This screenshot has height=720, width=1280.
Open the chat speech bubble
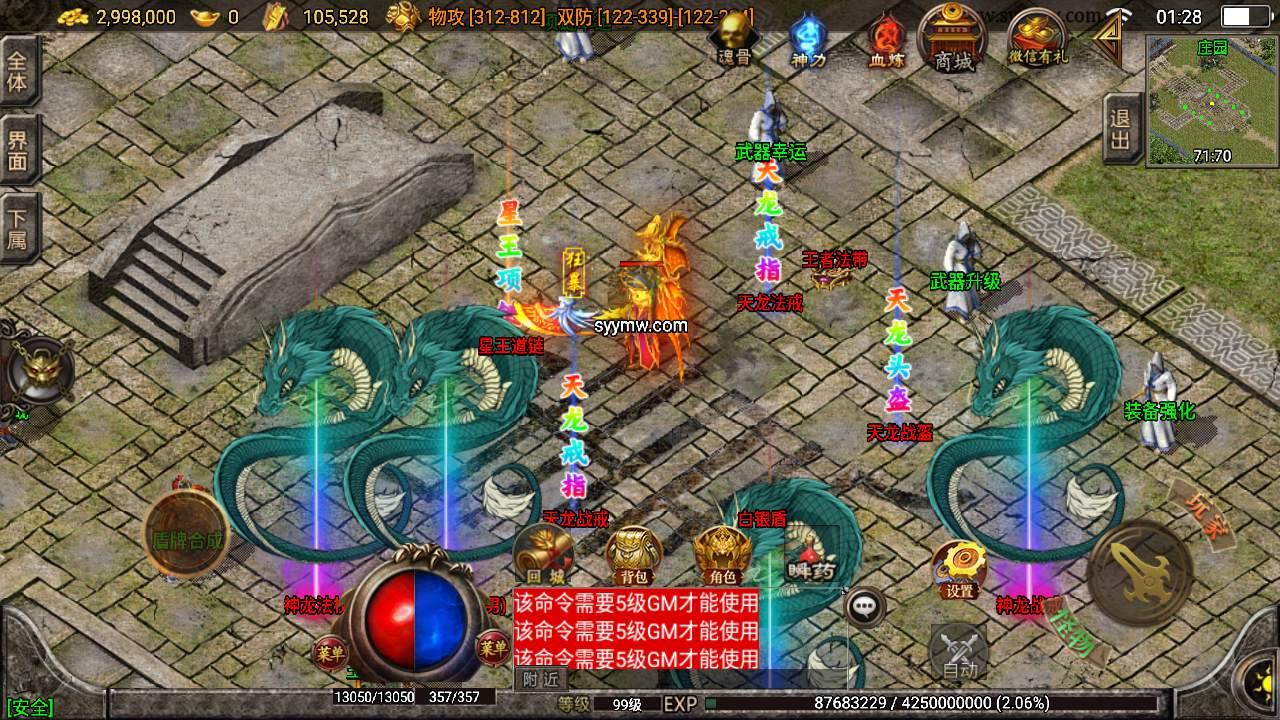865,605
